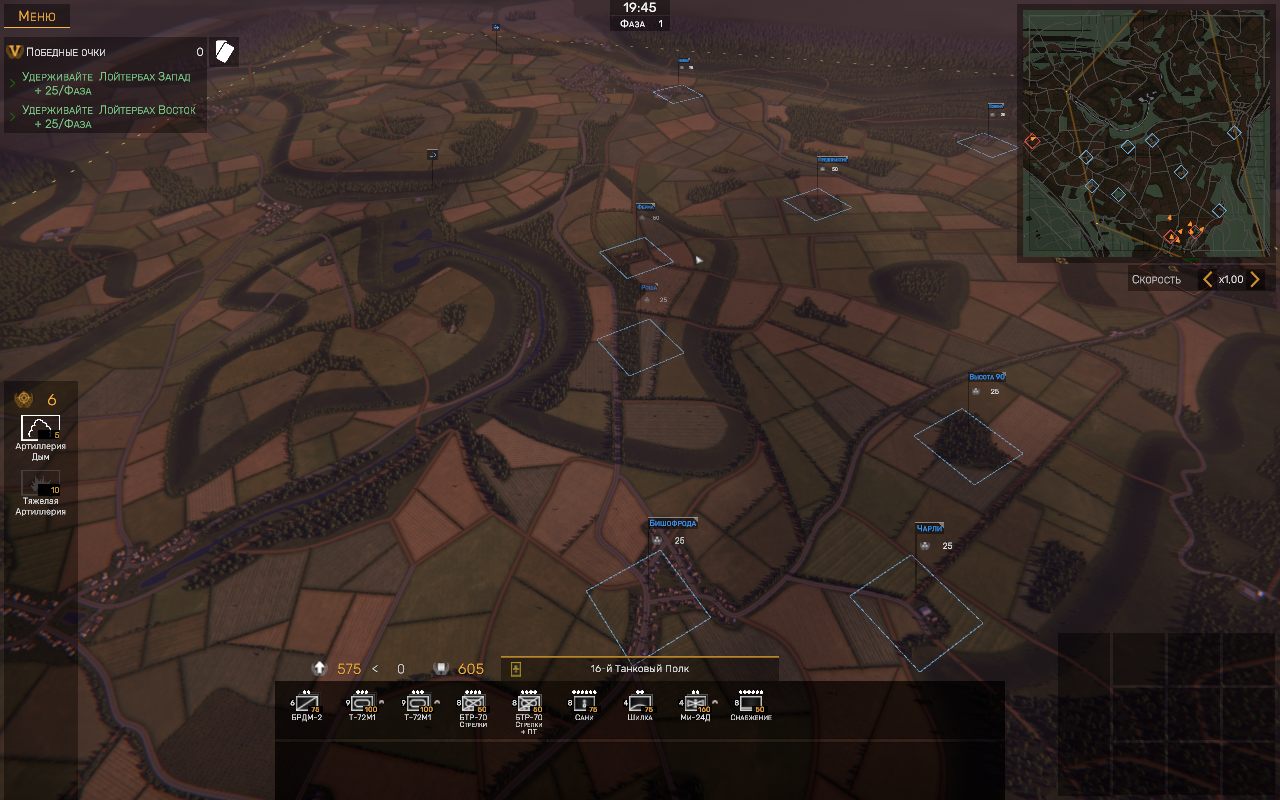The height and width of the screenshot is (800, 1280).
Task: Decrease game speed with the left arrow
Action: [x=1207, y=280]
